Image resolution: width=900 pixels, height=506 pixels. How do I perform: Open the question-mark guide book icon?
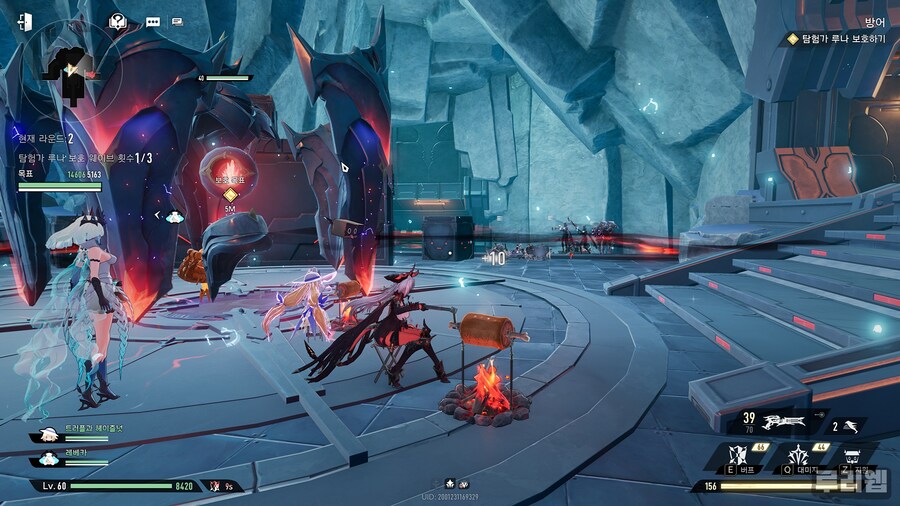point(118,20)
